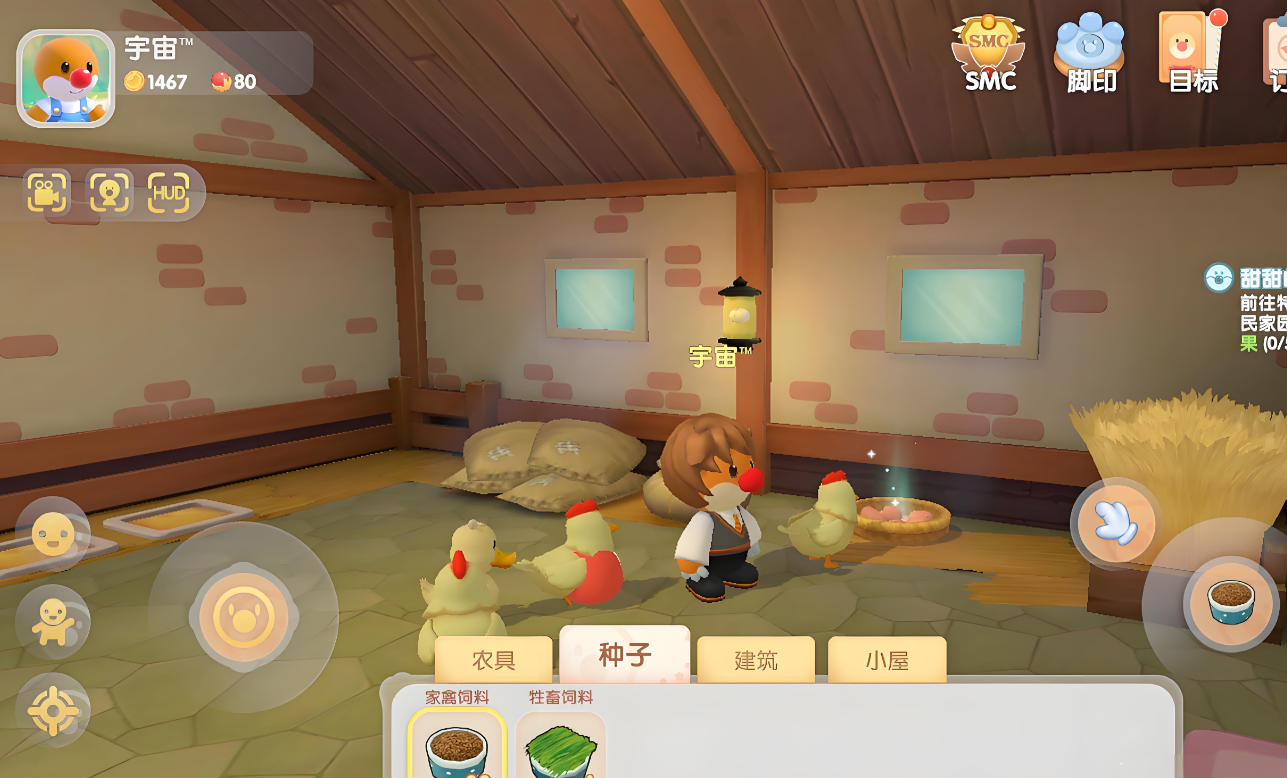Screen dimensions: 1287x778
Task: Use the feed bowl action button
Action: (1231, 603)
